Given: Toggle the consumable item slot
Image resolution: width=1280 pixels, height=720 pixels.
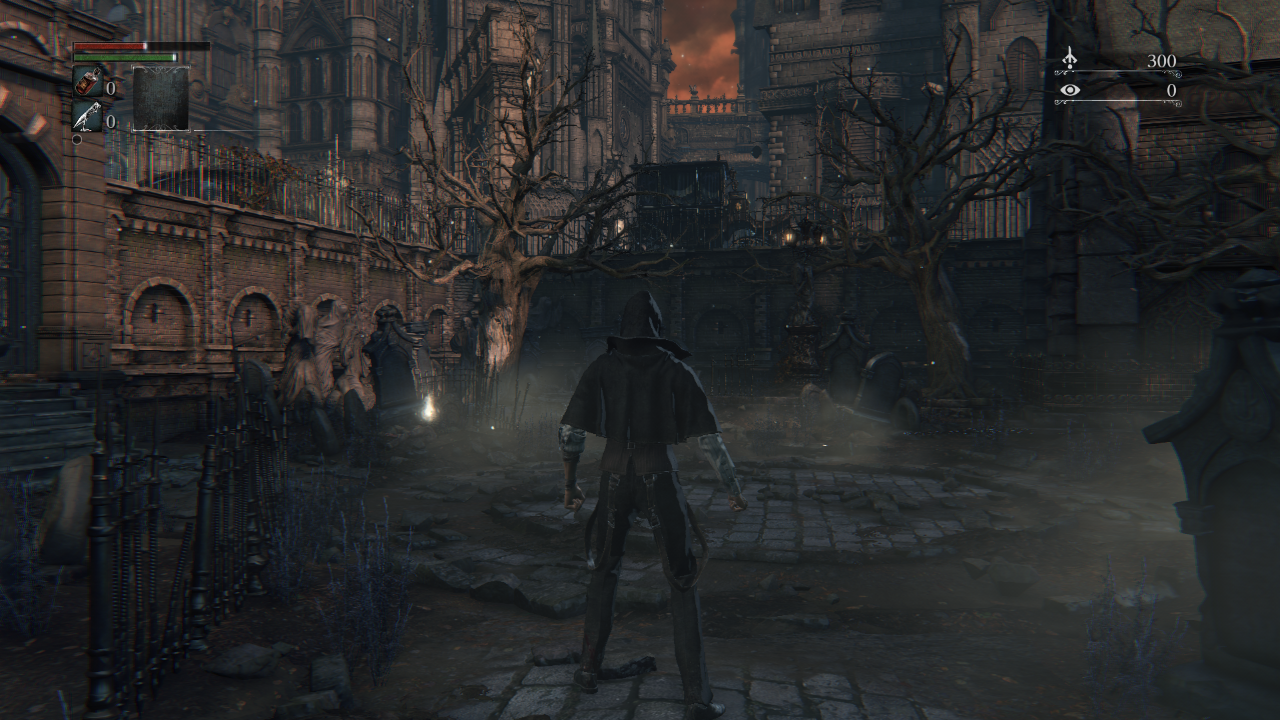Looking at the screenshot, I should click(88, 81).
